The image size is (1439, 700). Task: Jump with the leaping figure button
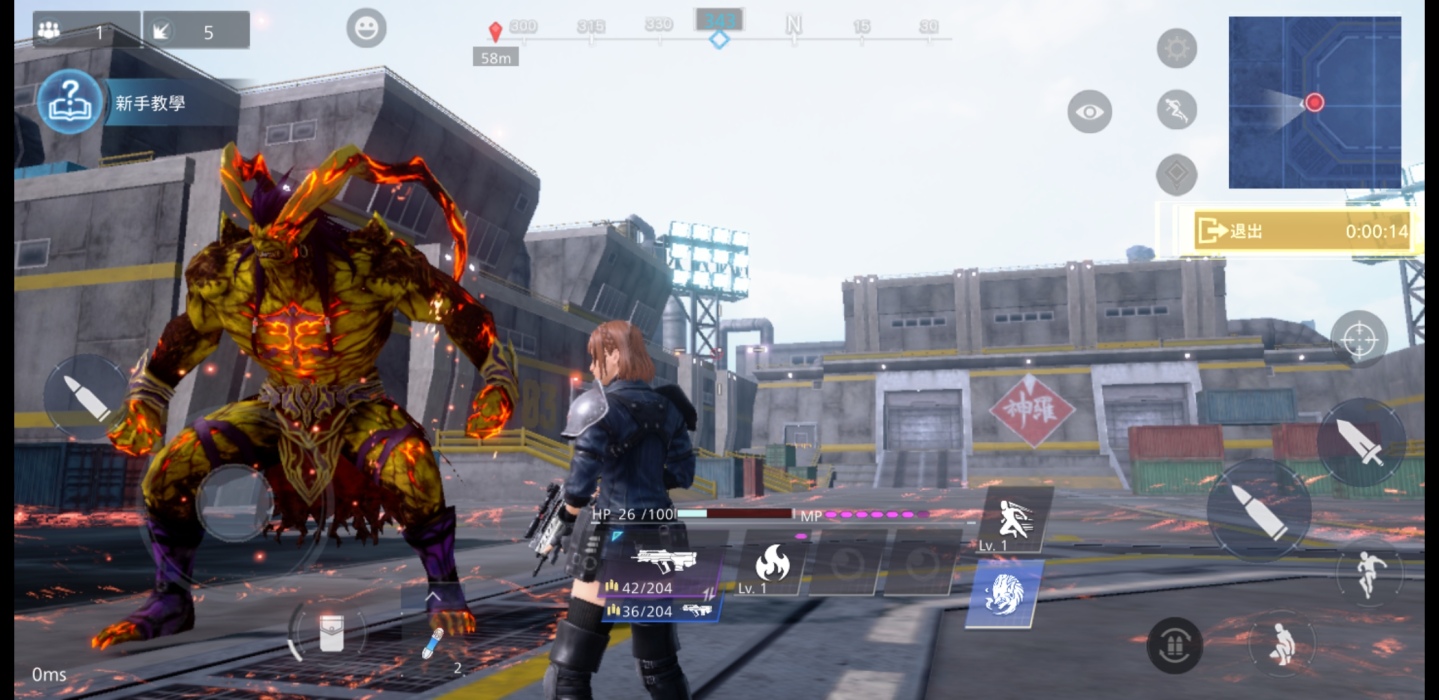(x=1369, y=573)
